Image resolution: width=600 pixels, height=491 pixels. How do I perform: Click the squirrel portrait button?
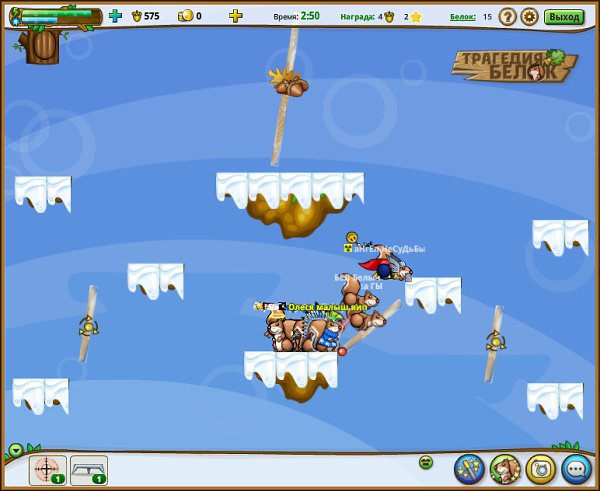click(504, 467)
